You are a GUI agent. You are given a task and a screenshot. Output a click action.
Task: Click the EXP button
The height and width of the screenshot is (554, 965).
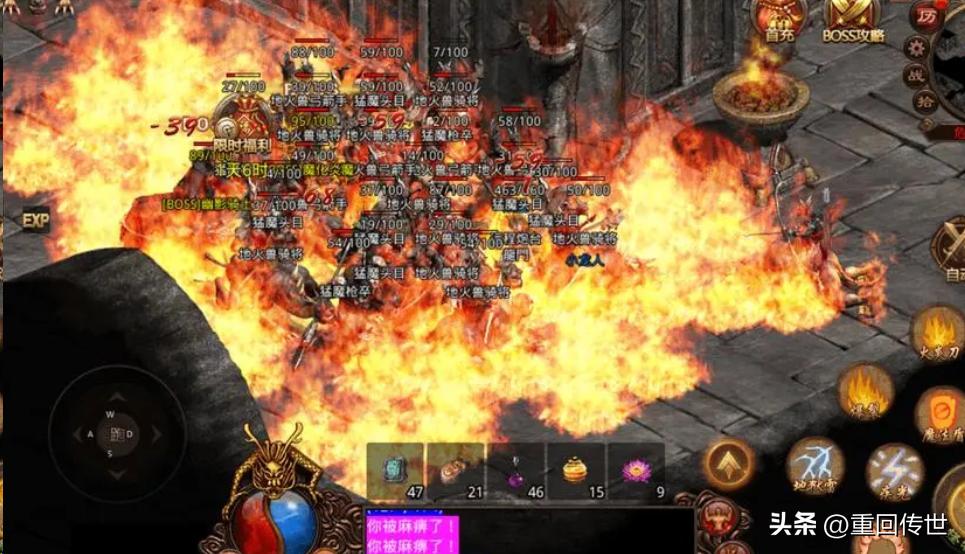pyautogui.click(x=35, y=221)
